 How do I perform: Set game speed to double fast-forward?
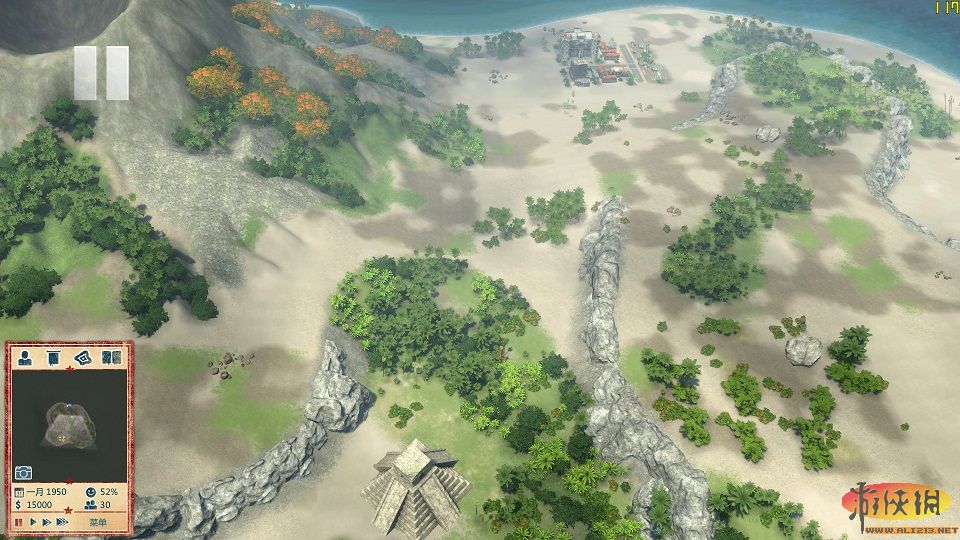point(48,522)
